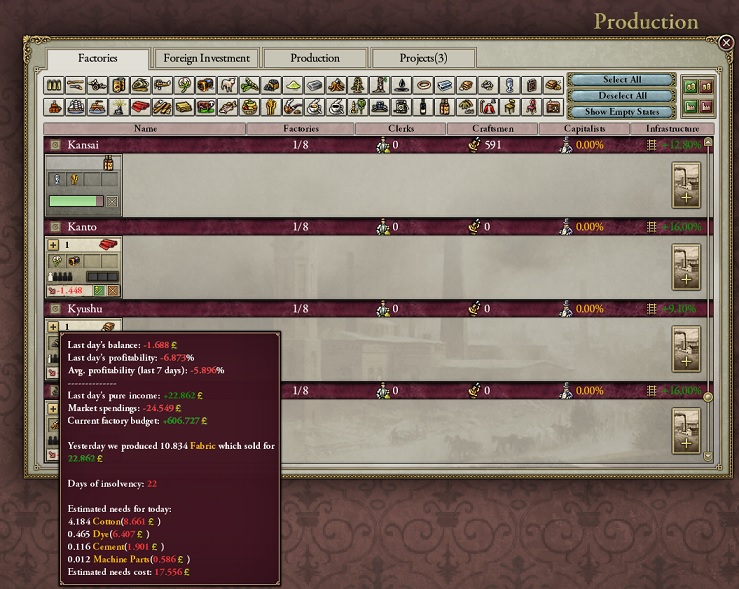The width and height of the screenshot is (739, 589).
Task: Open the Foreign Investment tab
Action: 206,58
